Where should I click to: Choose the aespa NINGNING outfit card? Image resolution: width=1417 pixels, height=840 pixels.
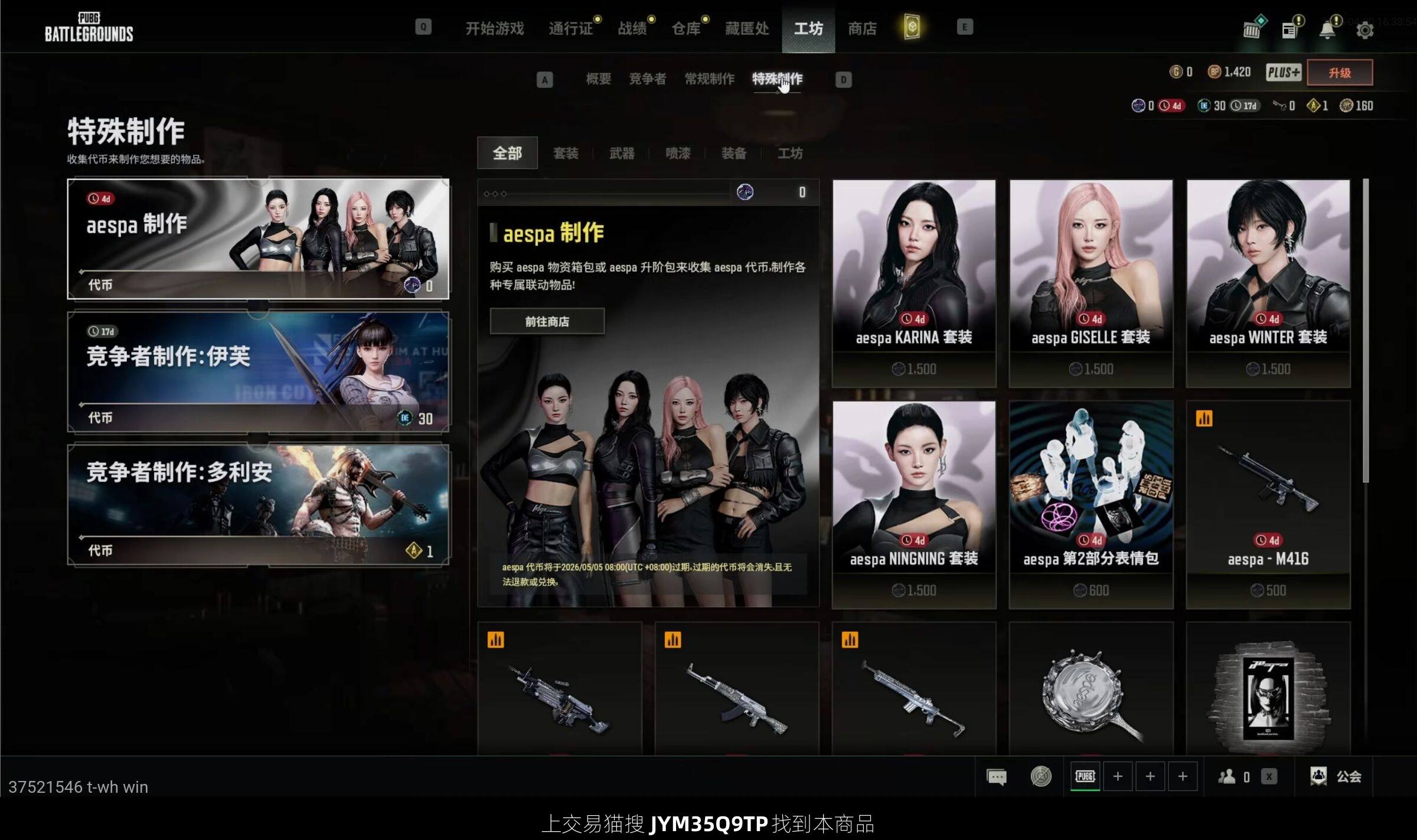coord(914,505)
